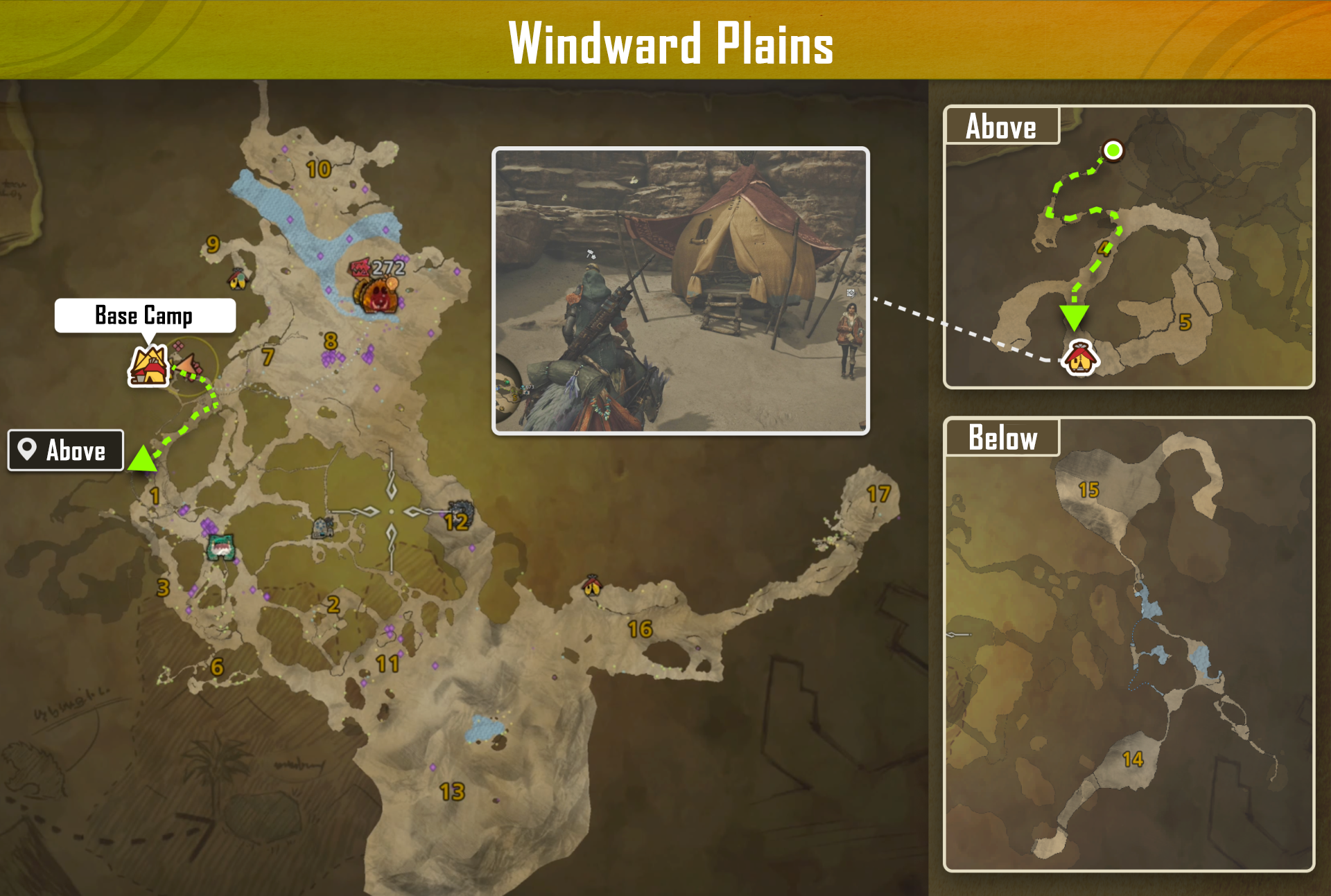Select the green monster-mouth icon near area 3

[221, 548]
